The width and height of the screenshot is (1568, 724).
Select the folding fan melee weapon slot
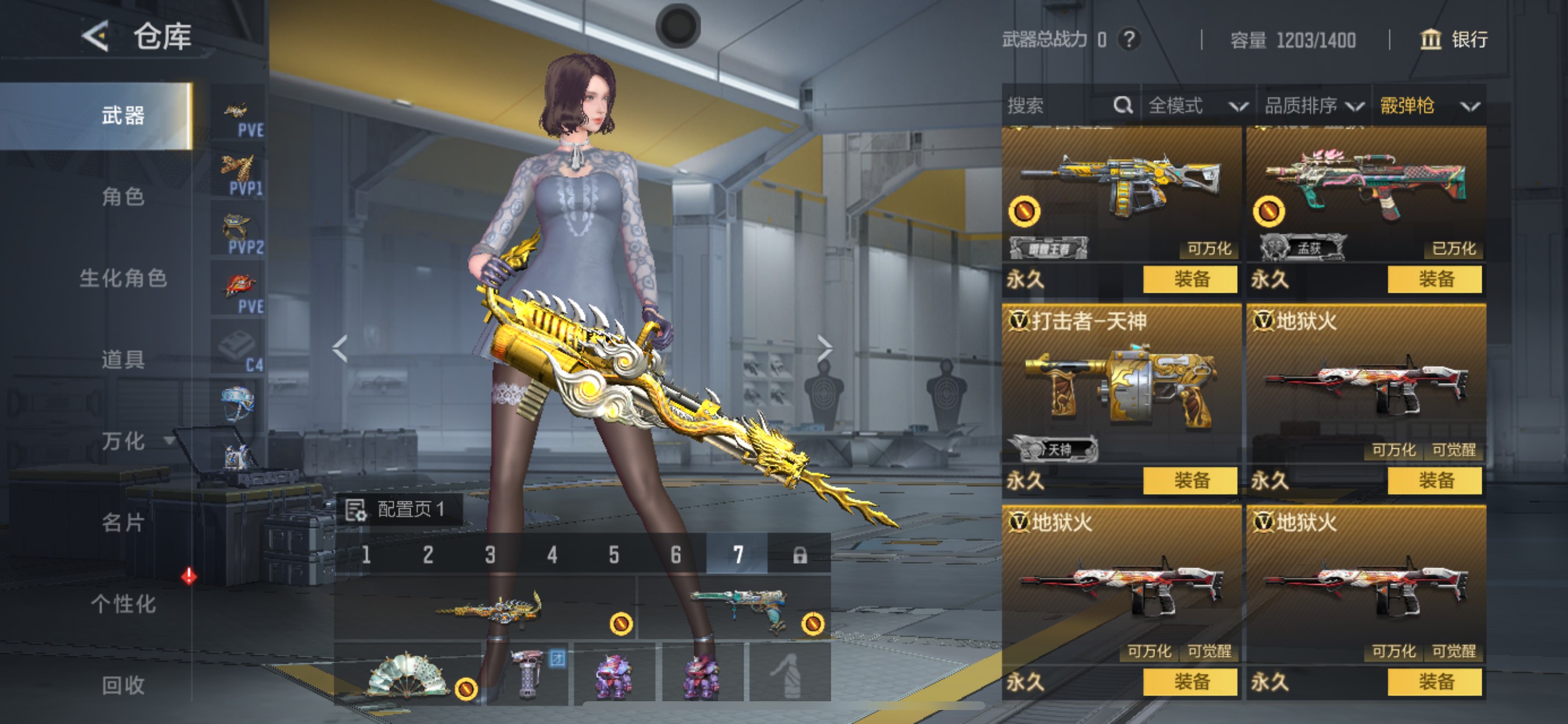407,673
